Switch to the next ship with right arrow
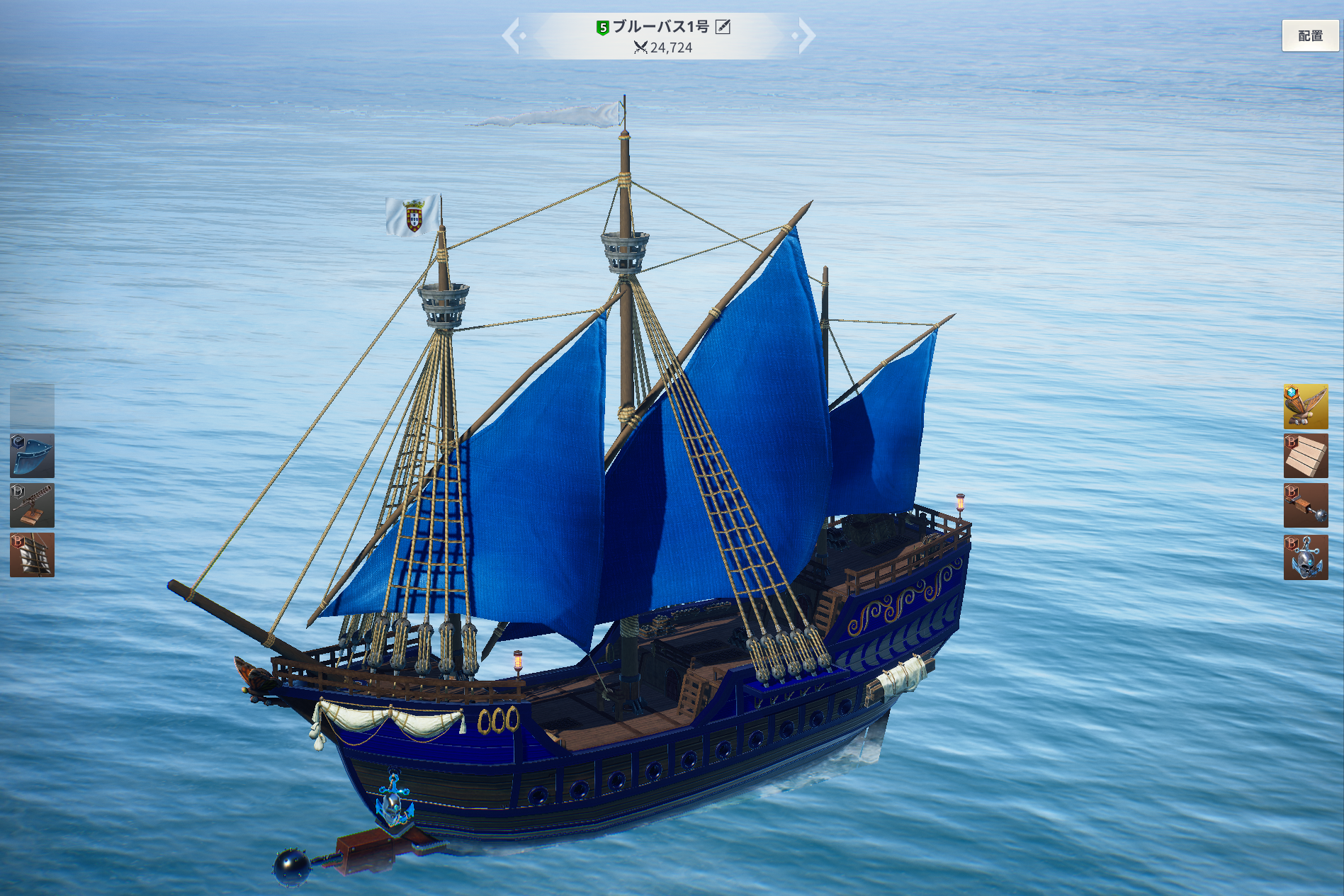 tap(806, 35)
